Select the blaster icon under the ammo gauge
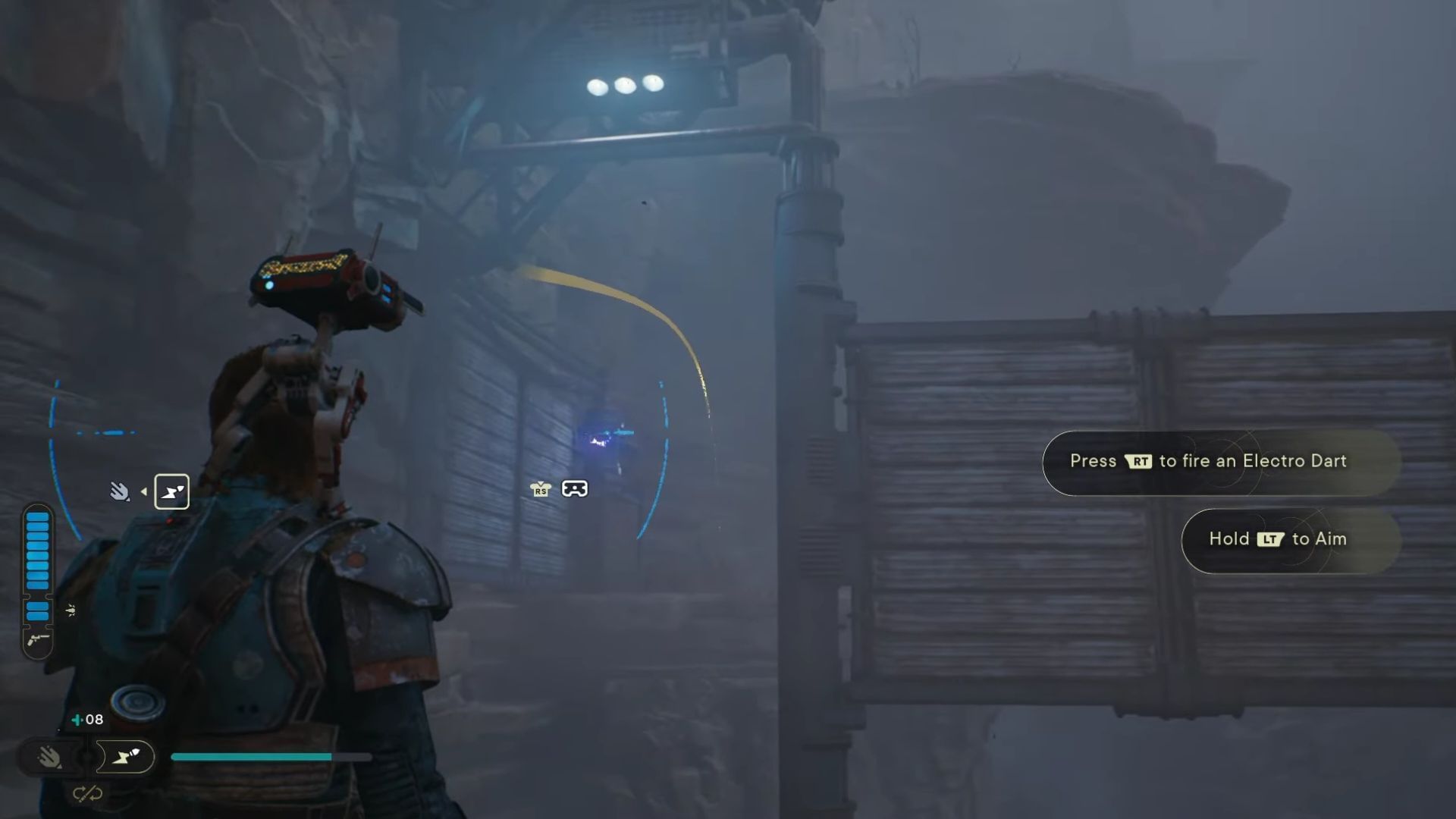This screenshot has height=819, width=1456. point(37,641)
